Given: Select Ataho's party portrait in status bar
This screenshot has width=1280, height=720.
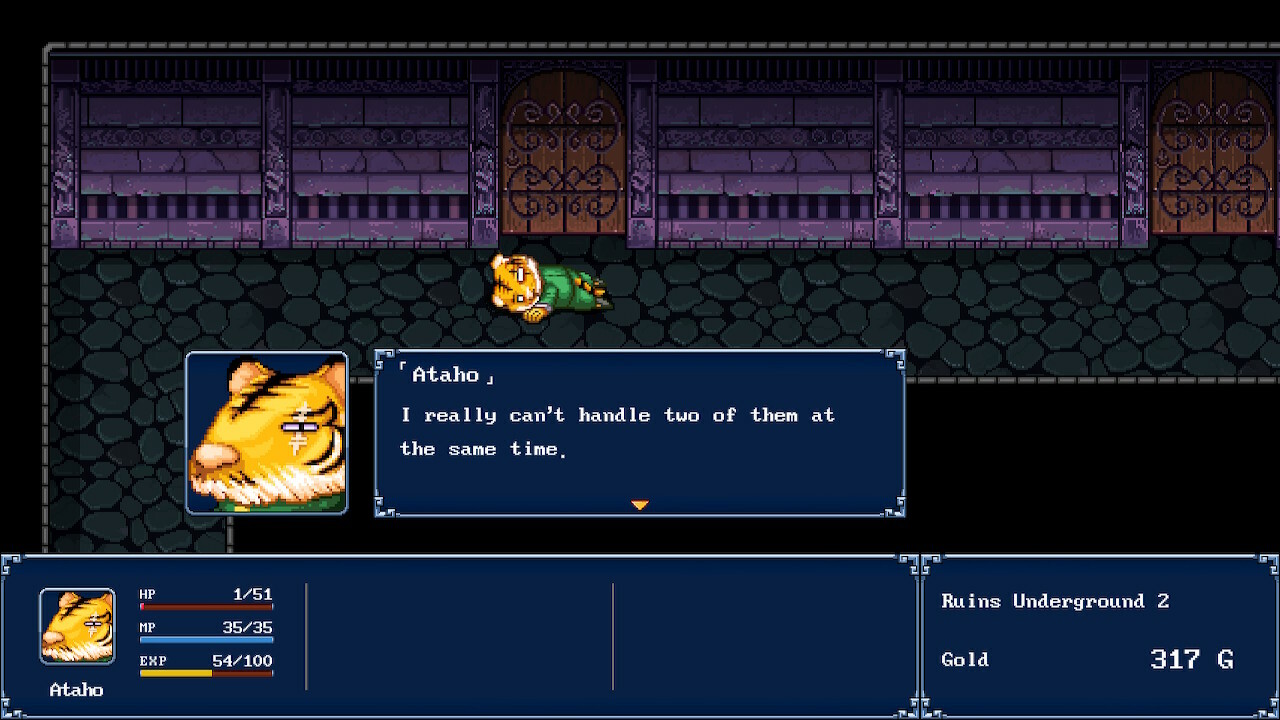Looking at the screenshot, I should pyautogui.click(x=77, y=626).
